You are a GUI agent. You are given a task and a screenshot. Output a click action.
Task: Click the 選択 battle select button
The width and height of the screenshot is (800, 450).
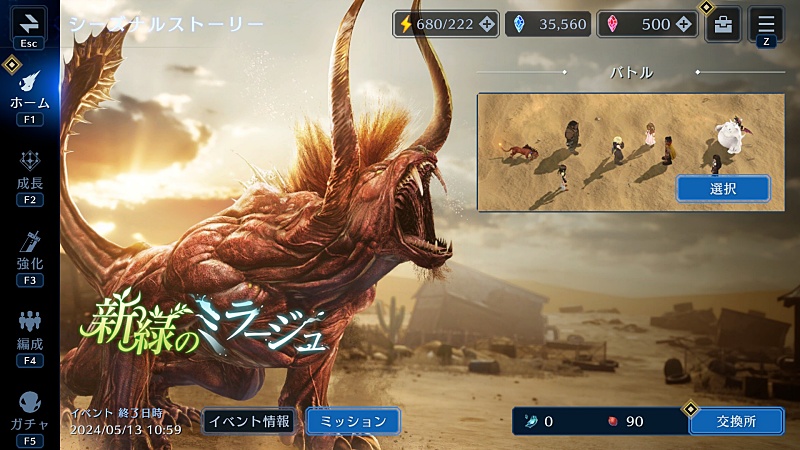click(x=723, y=188)
